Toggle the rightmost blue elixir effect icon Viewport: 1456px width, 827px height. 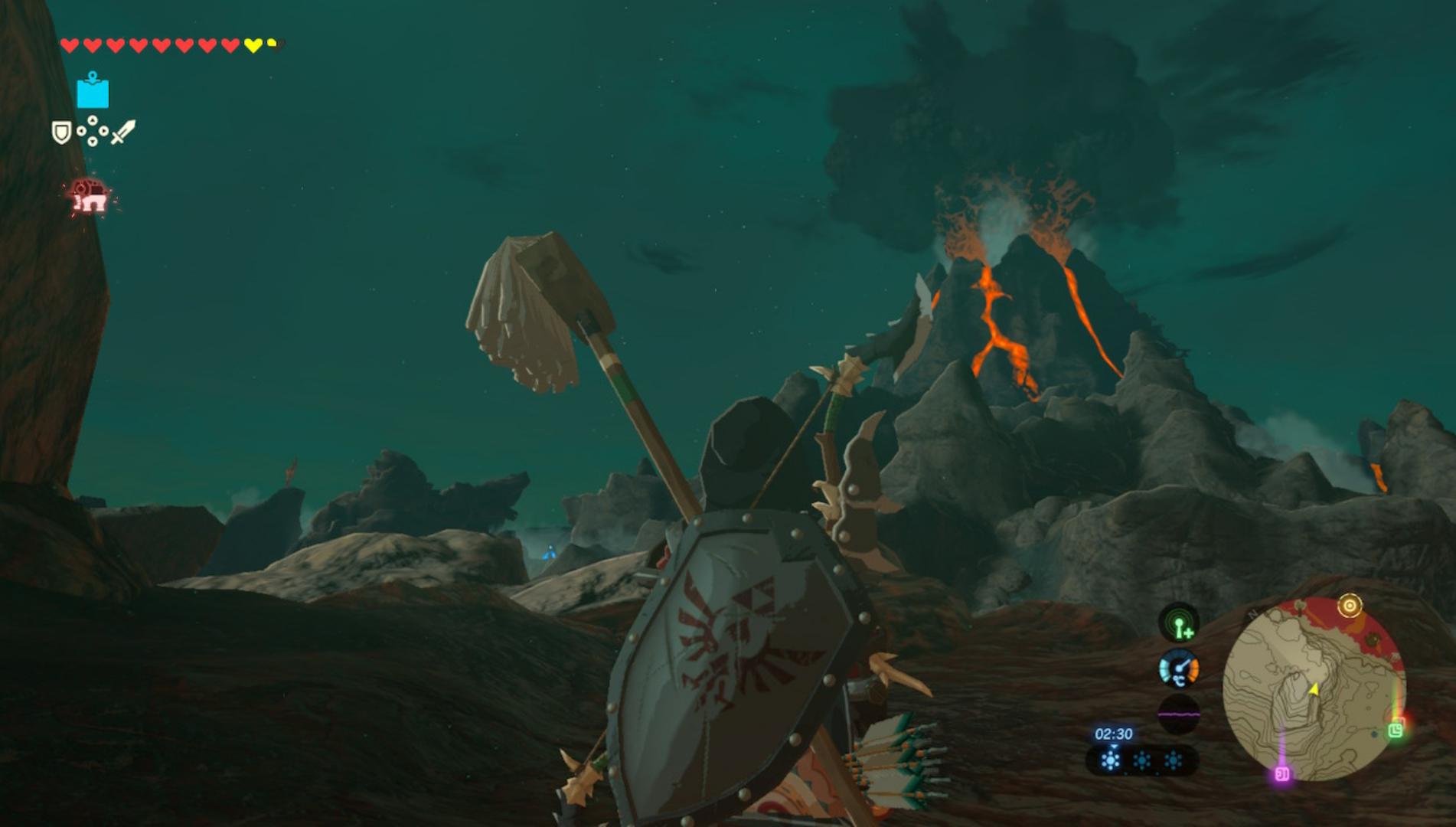(x=1174, y=760)
